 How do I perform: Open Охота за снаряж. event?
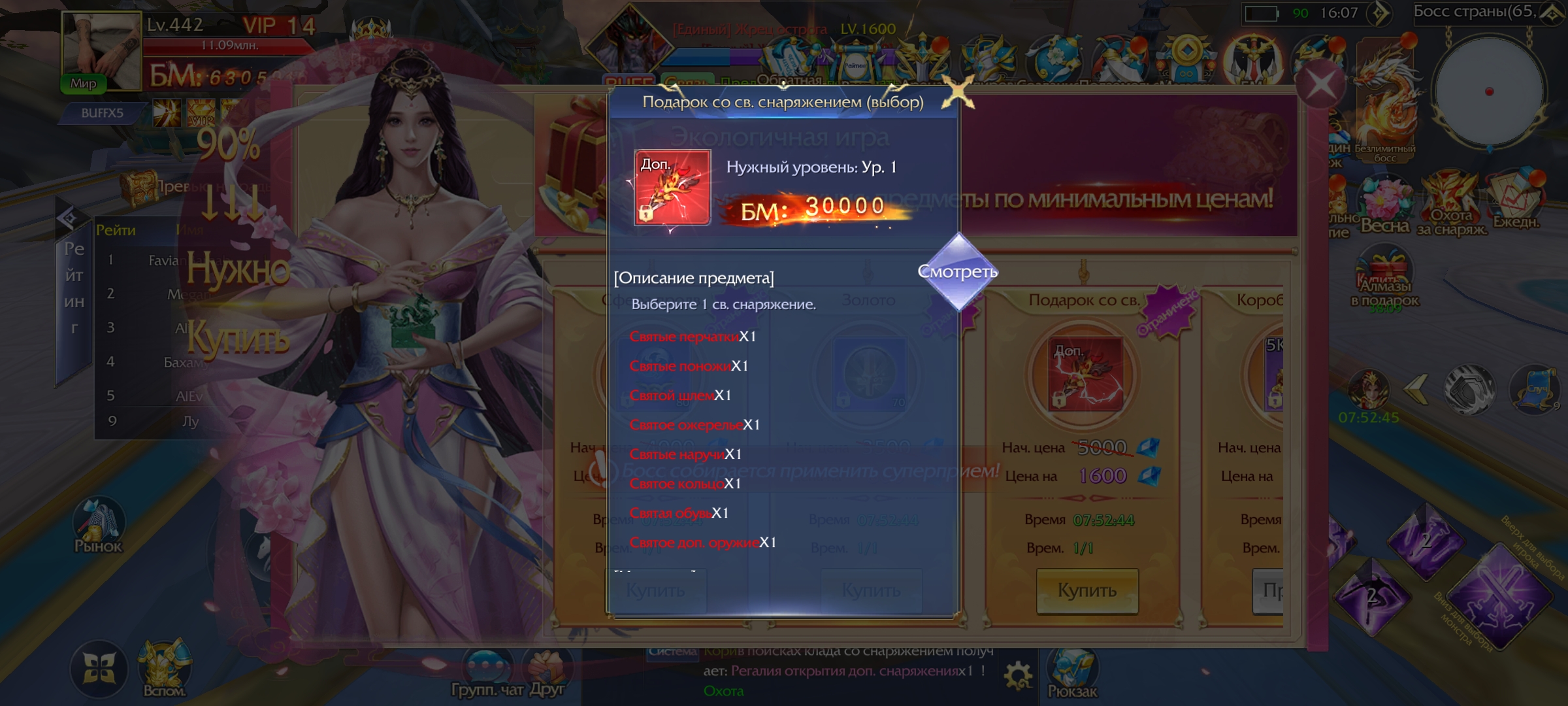pos(1451,203)
